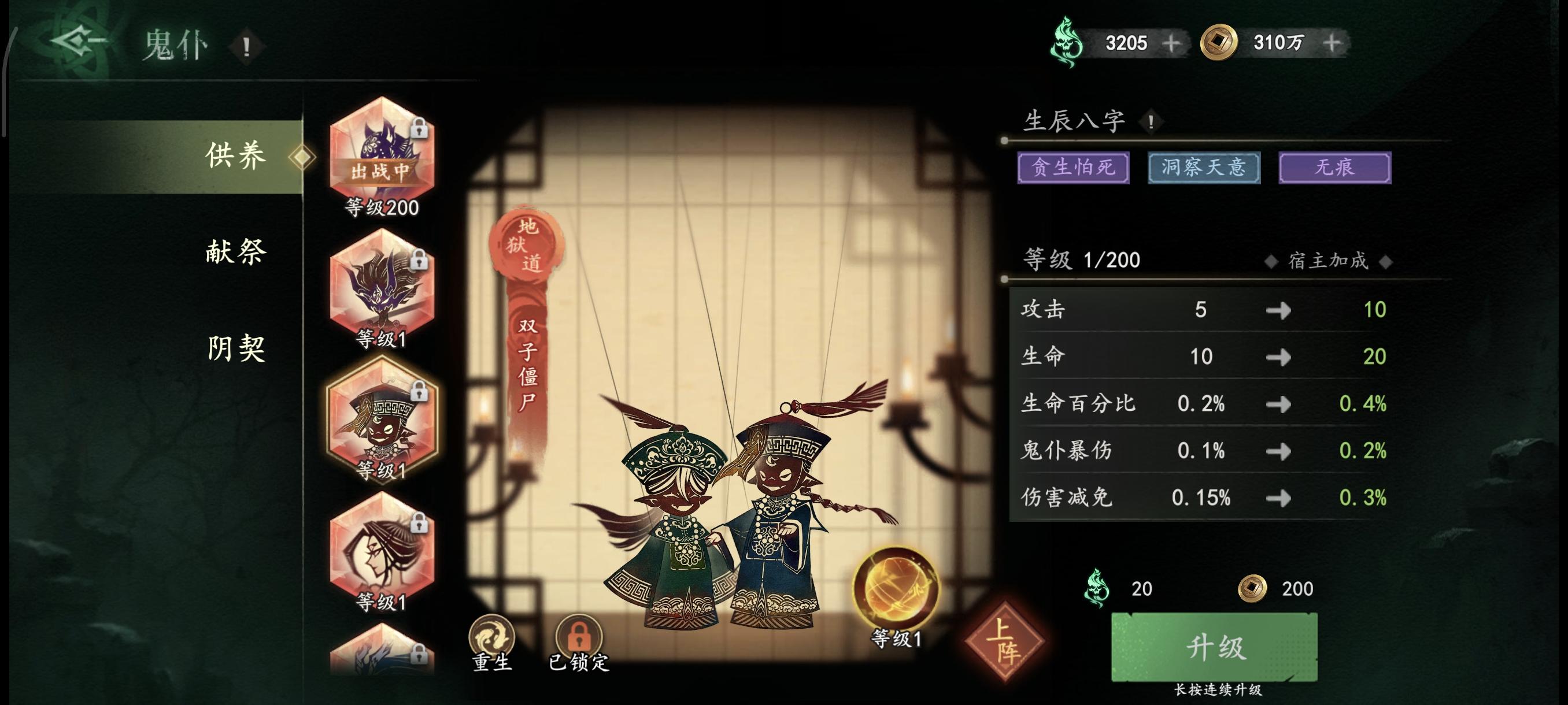This screenshot has width=1568, height=705.
Task: Enable the 洞察天意 trait
Action: click(x=1203, y=168)
